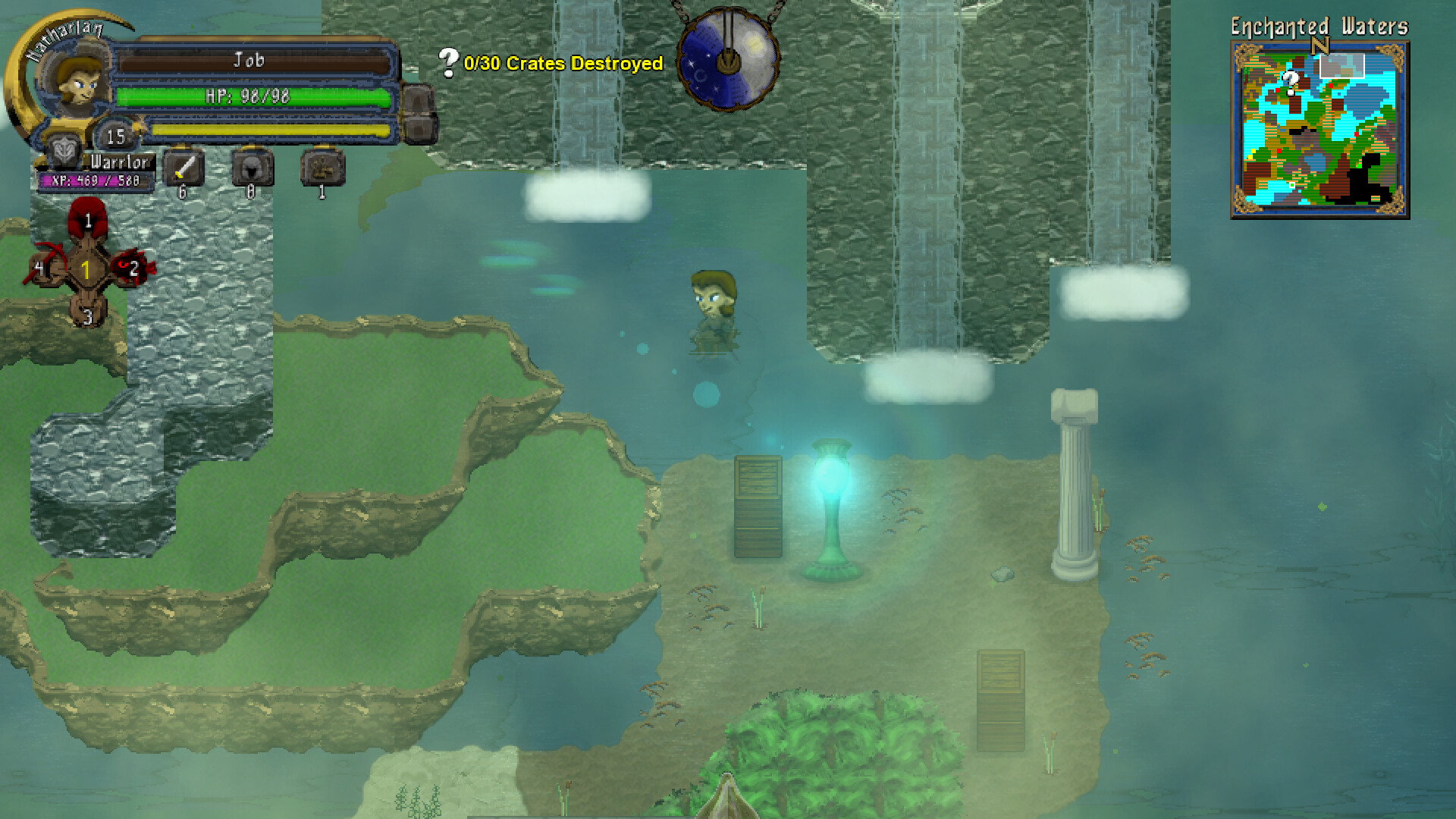The height and width of the screenshot is (819, 1456).
Task: Click the 0/30 Crates Destroyed objective text
Action: [561, 64]
